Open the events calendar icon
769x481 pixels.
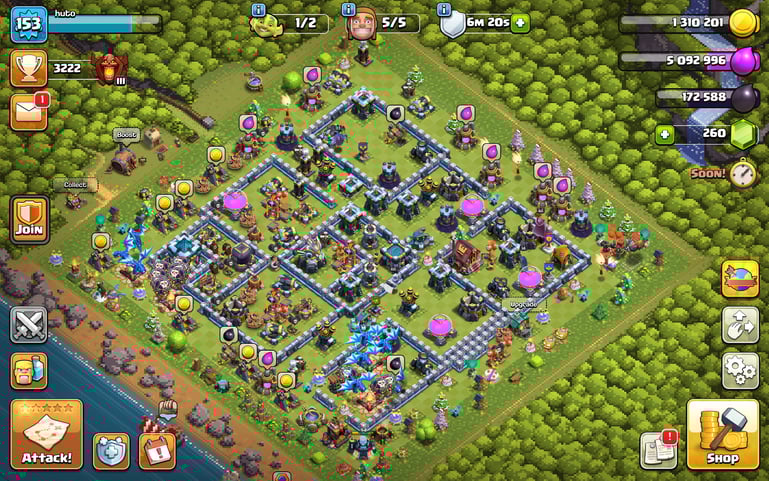tap(157, 451)
